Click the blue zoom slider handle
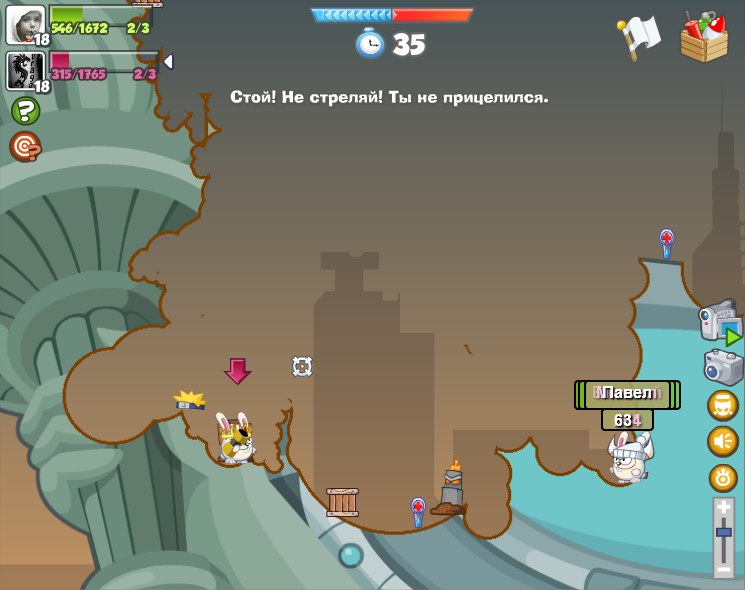The image size is (745, 590). [724, 534]
